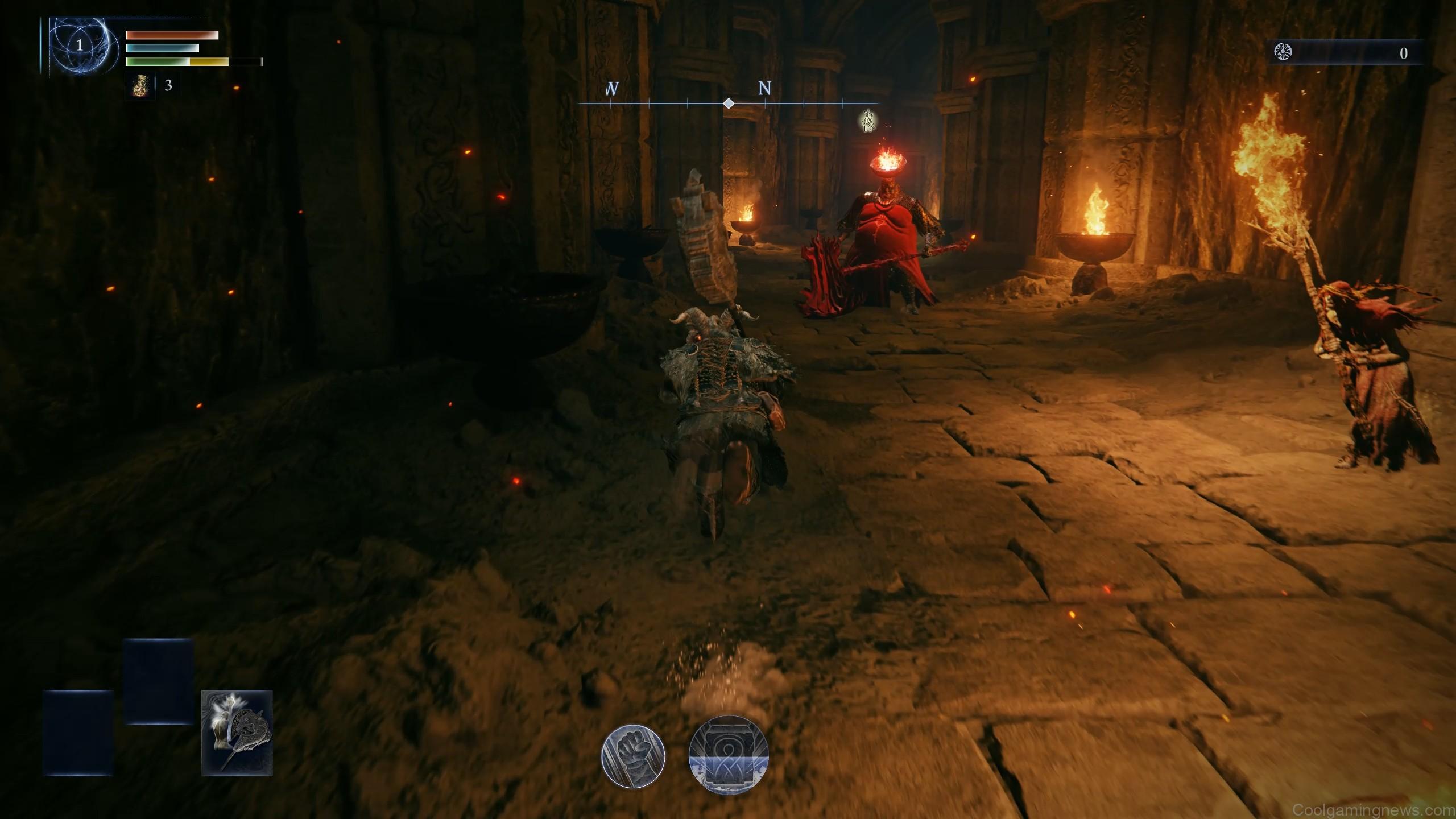Click the level 1 character emblem
The height and width of the screenshot is (819, 1456).
[x=79, y=45]
